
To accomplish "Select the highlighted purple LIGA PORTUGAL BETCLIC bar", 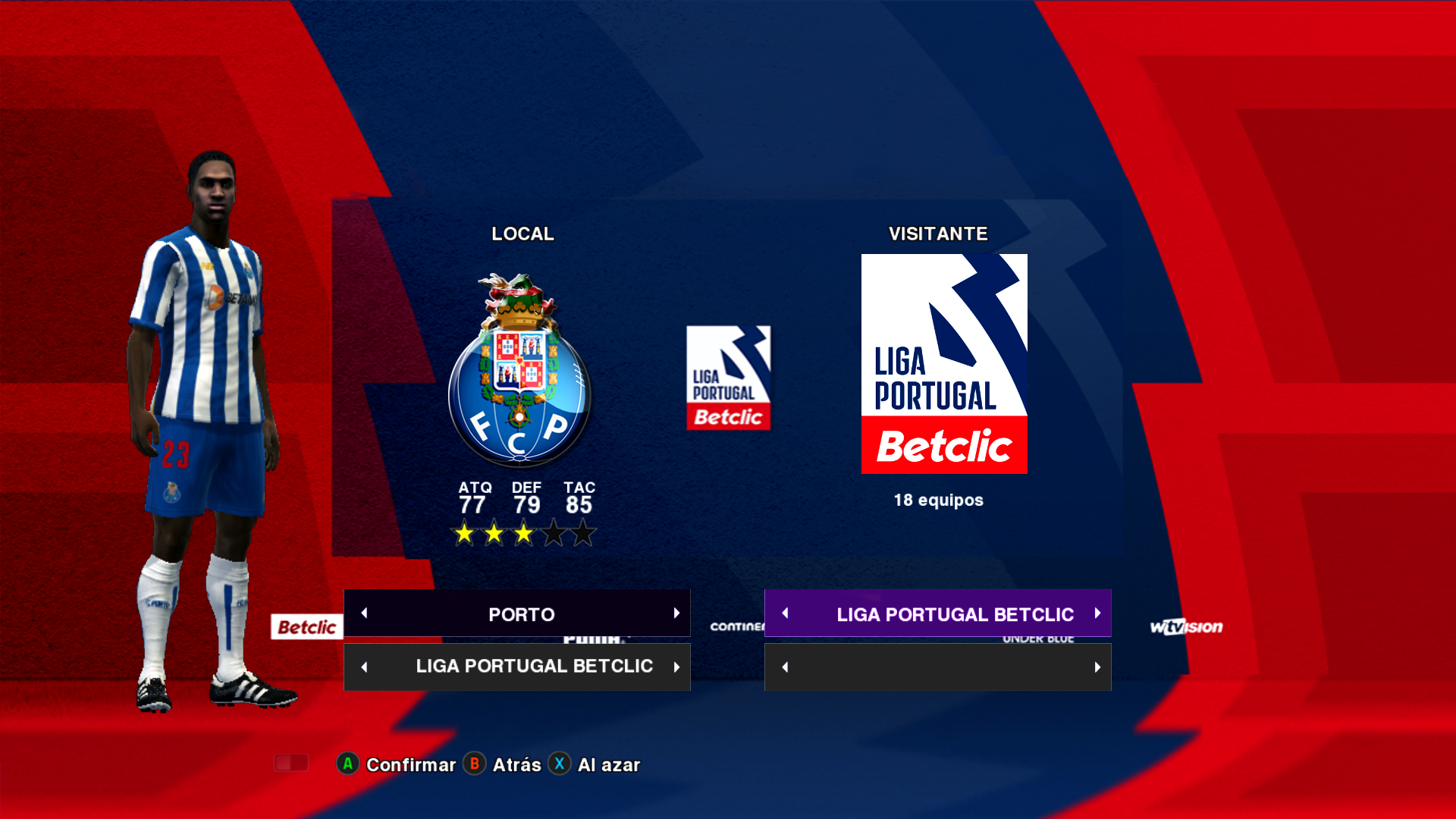I will (x=954, y=613).
